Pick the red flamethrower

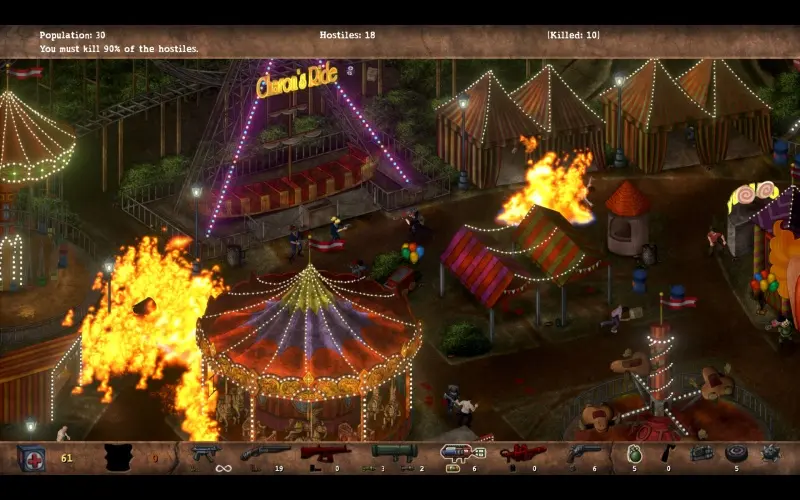coord(521,453)
